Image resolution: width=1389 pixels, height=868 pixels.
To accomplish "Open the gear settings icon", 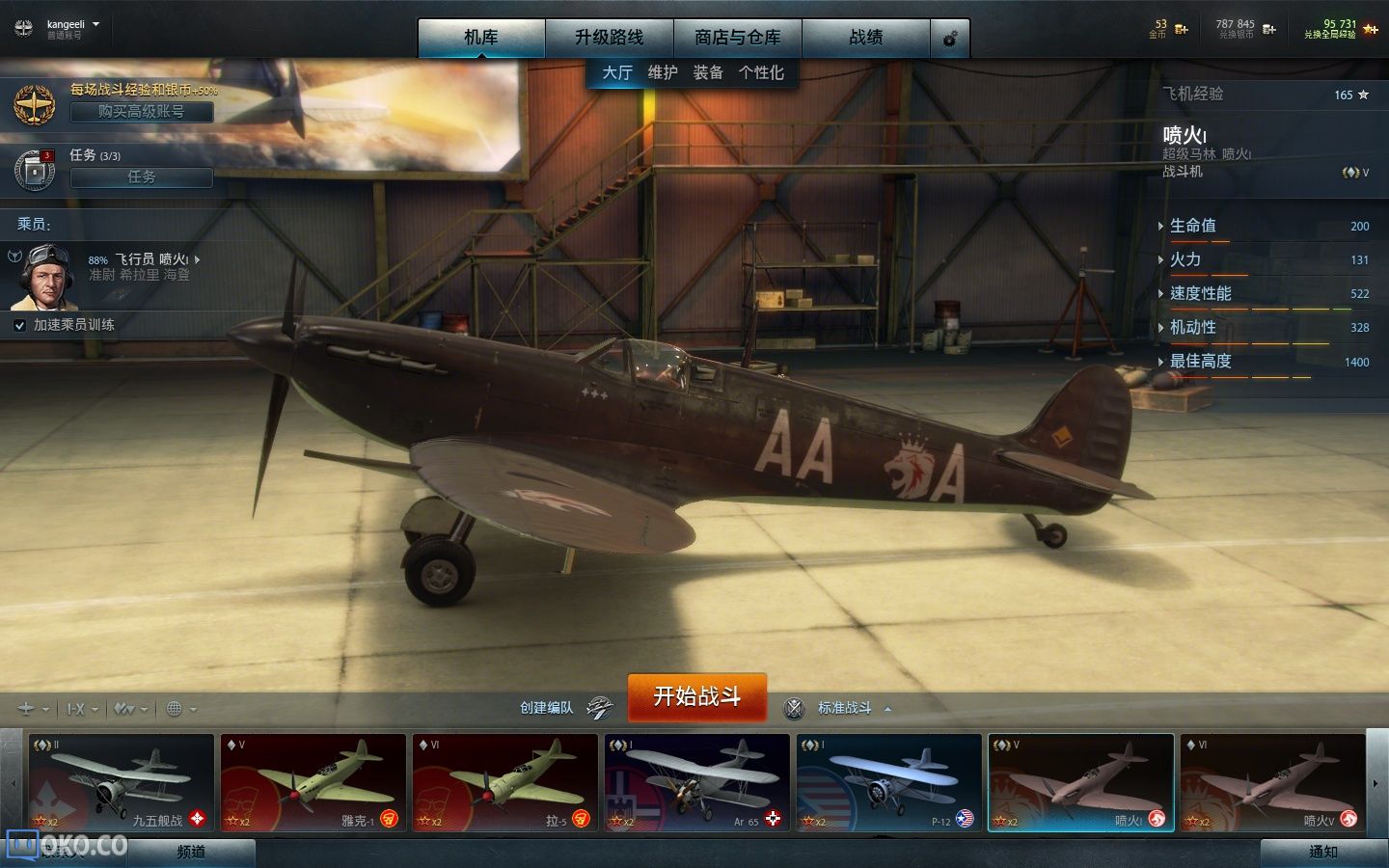I will (950, 39).
